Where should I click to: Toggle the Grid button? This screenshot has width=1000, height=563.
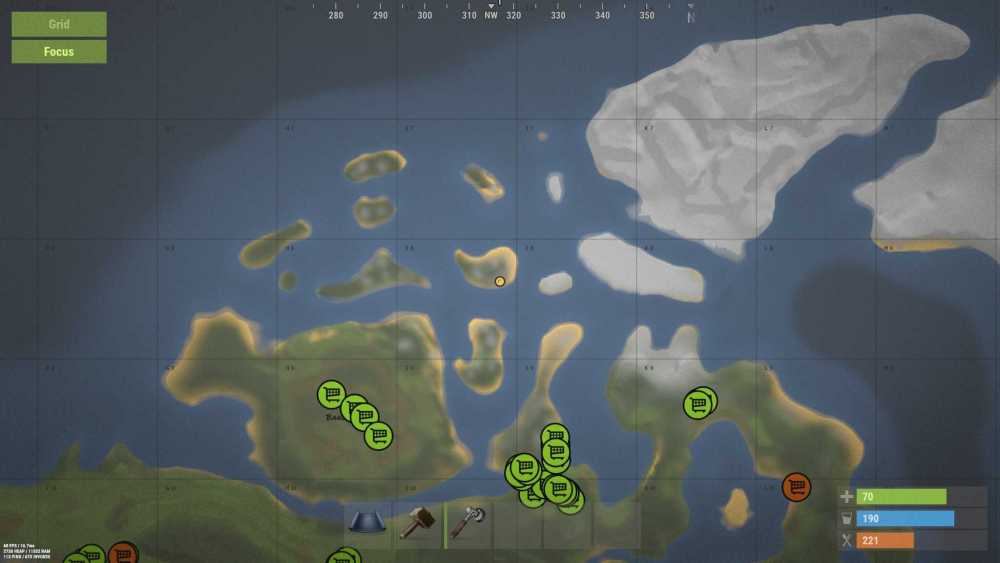(x=59, y=24)
